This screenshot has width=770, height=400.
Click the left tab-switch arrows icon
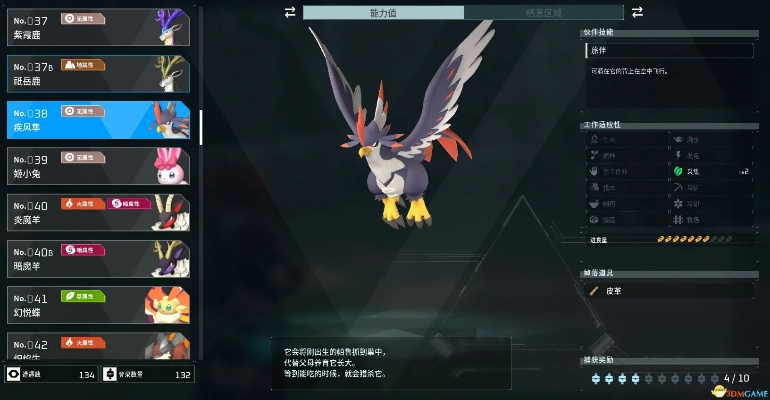click(x=290, y=12)
